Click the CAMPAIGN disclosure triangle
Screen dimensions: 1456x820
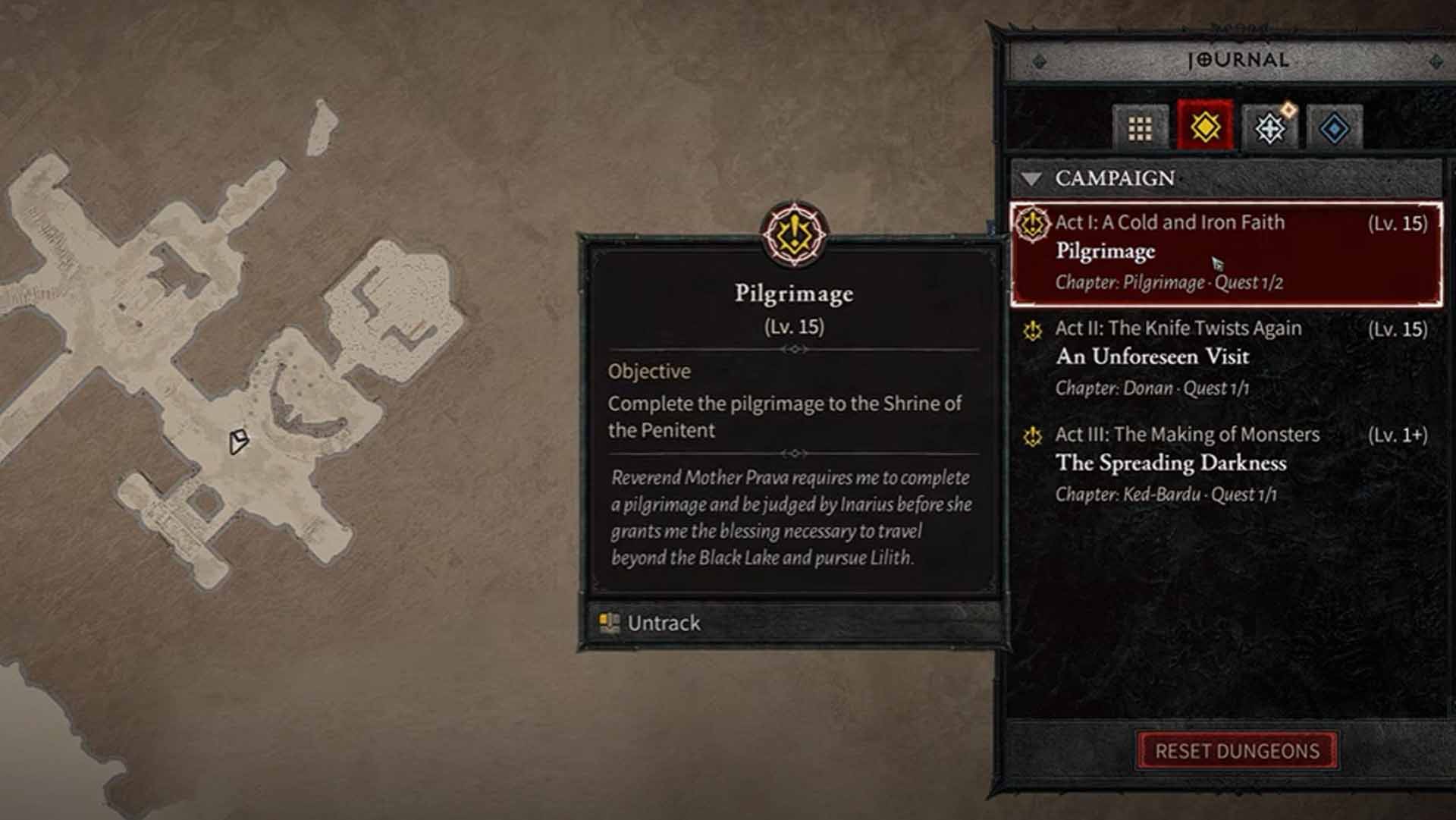coord(1031,179)
